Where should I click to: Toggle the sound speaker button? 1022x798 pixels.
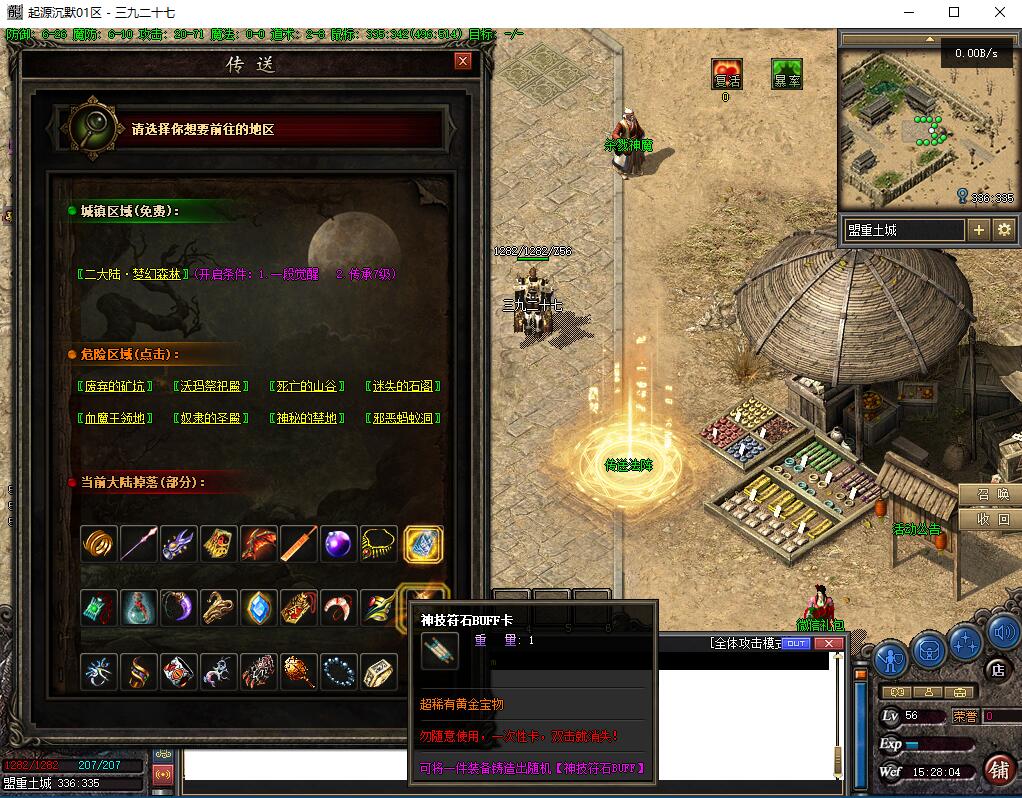1003,632
